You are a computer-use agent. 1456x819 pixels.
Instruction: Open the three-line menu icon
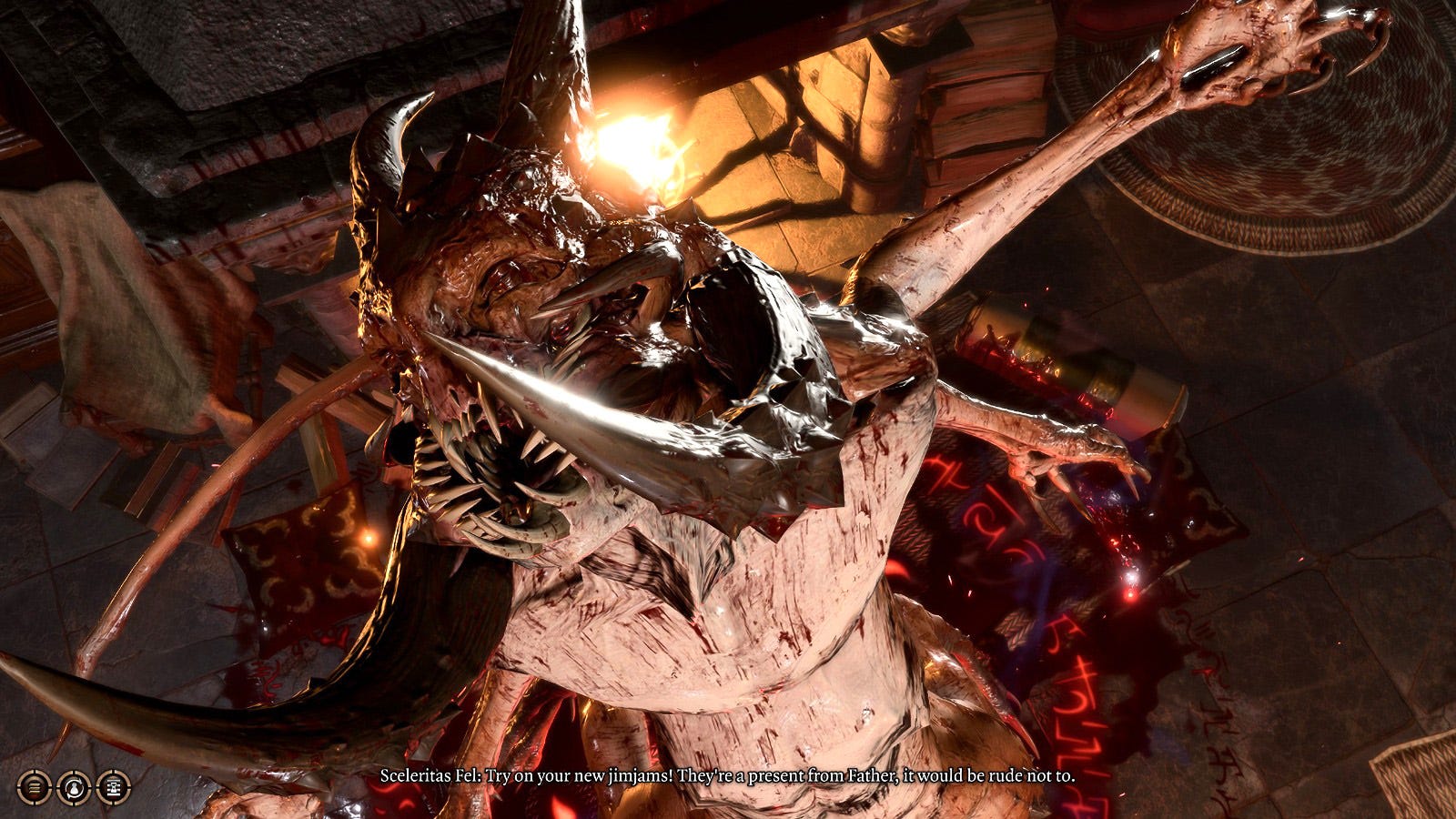34,787
